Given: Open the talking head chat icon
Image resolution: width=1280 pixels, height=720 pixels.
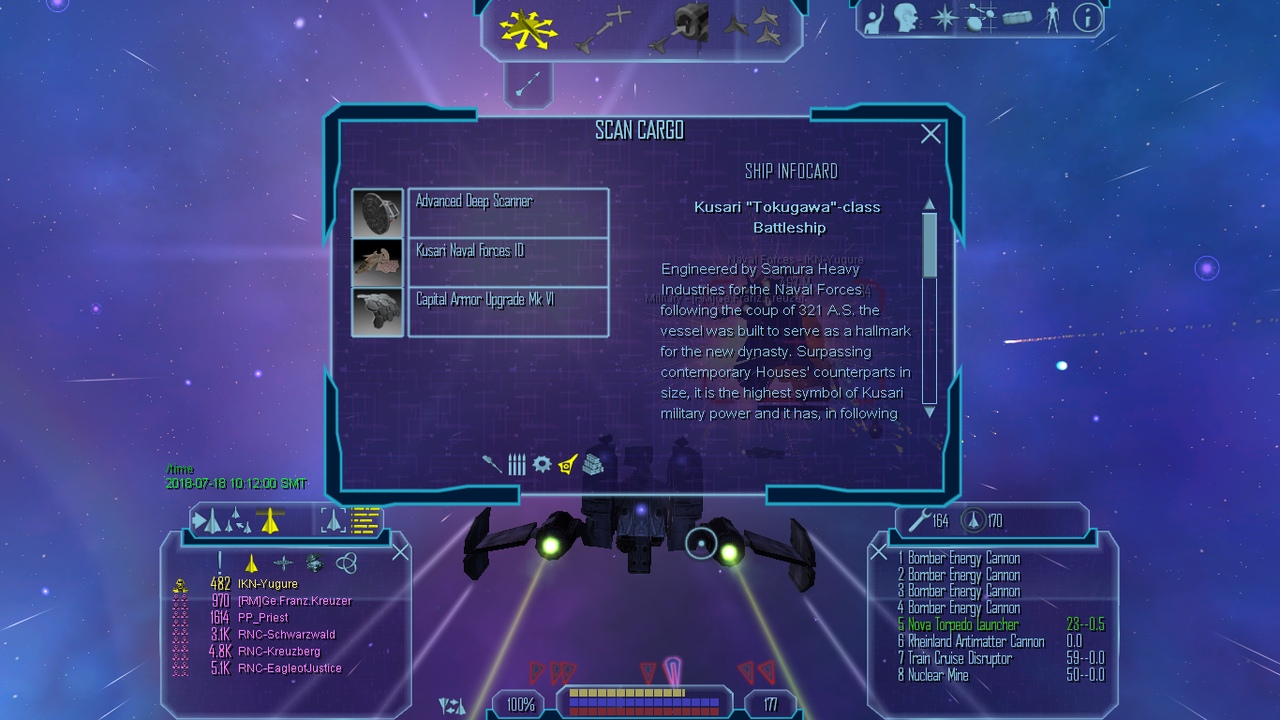Looking at the screenshot, I should 906,17.
